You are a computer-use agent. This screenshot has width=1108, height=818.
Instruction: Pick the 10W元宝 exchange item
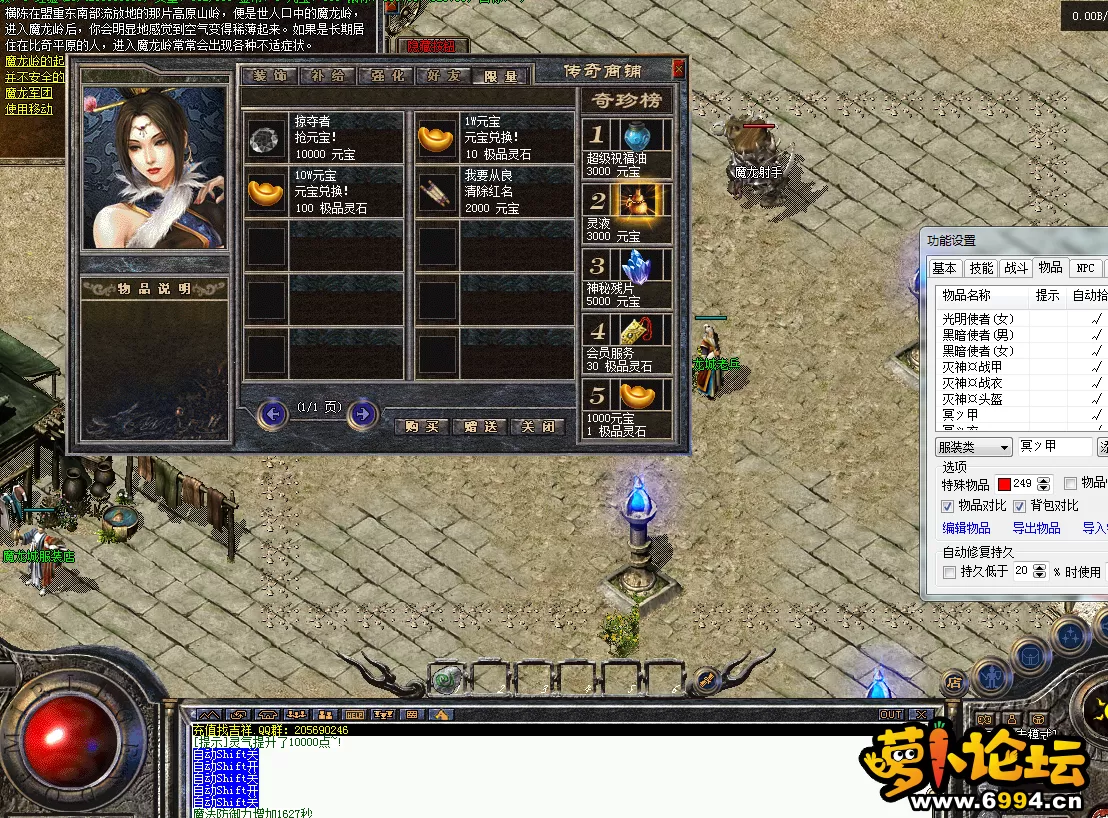coord(265,191)
